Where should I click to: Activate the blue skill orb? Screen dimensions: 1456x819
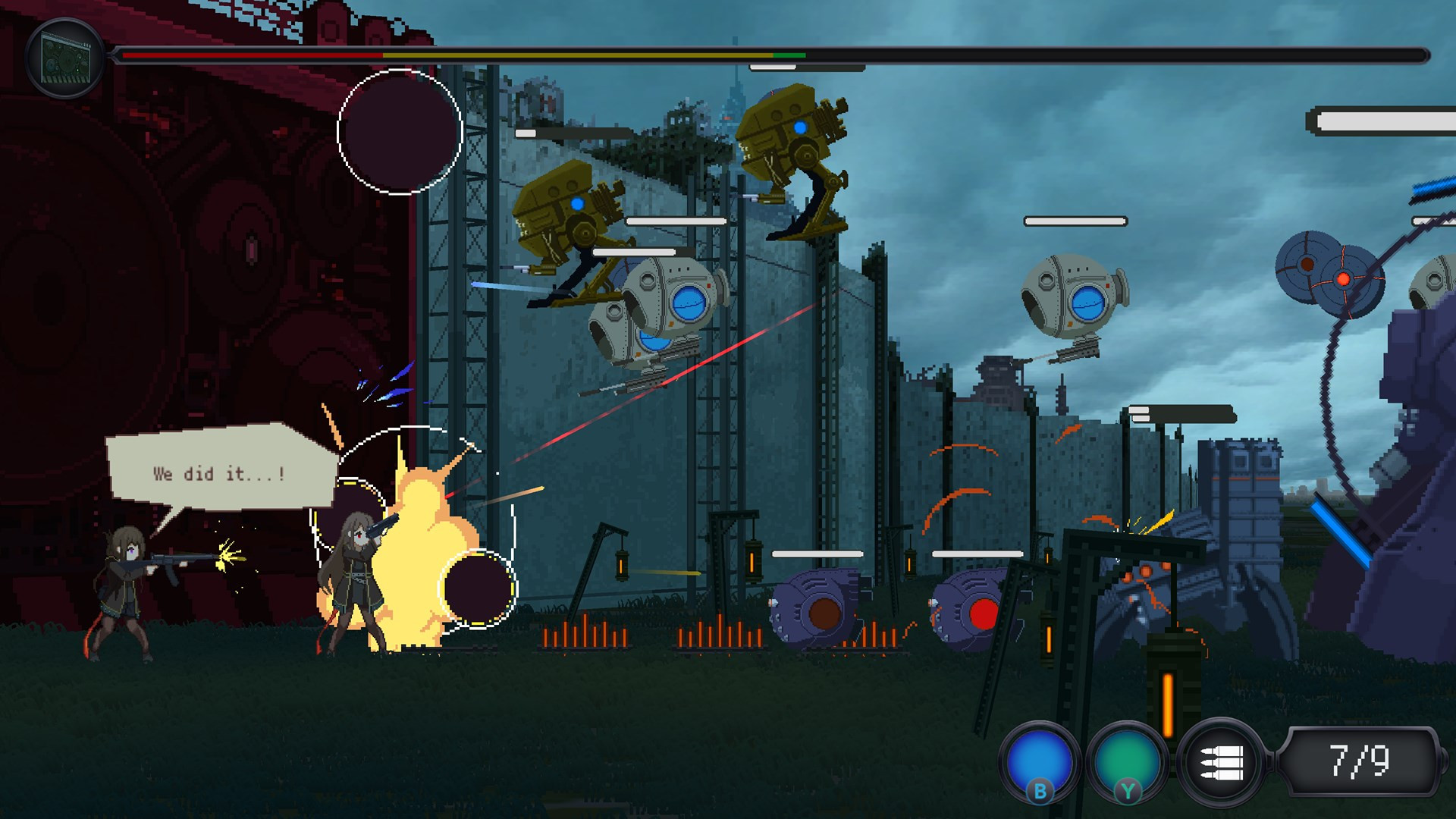click(1040, 760)
